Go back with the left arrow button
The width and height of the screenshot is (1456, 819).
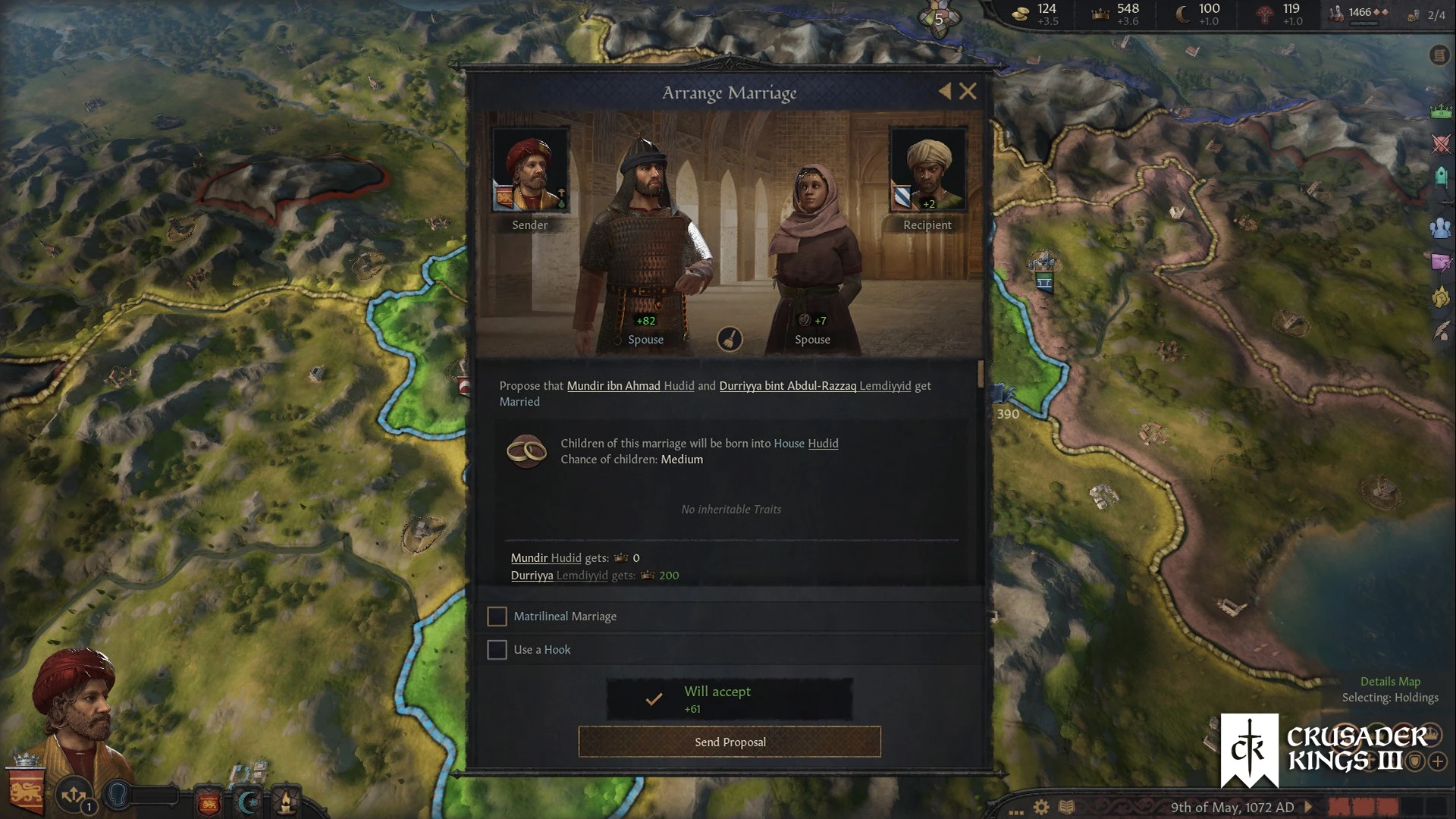[x=945, y=92]
